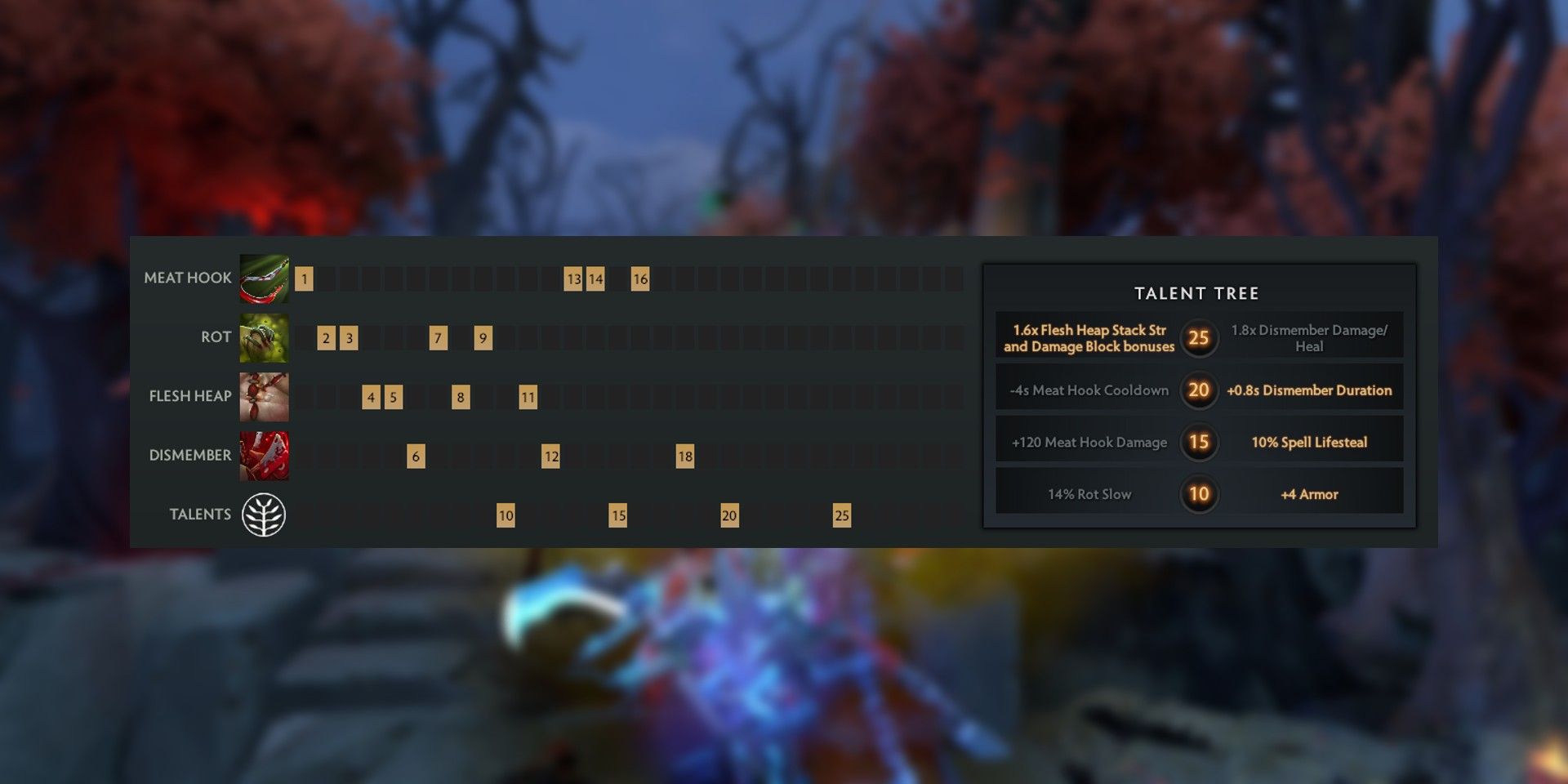1568x784 pixels.
Task: Select the Meat Hook ability icon
Action: click(263, 278)
